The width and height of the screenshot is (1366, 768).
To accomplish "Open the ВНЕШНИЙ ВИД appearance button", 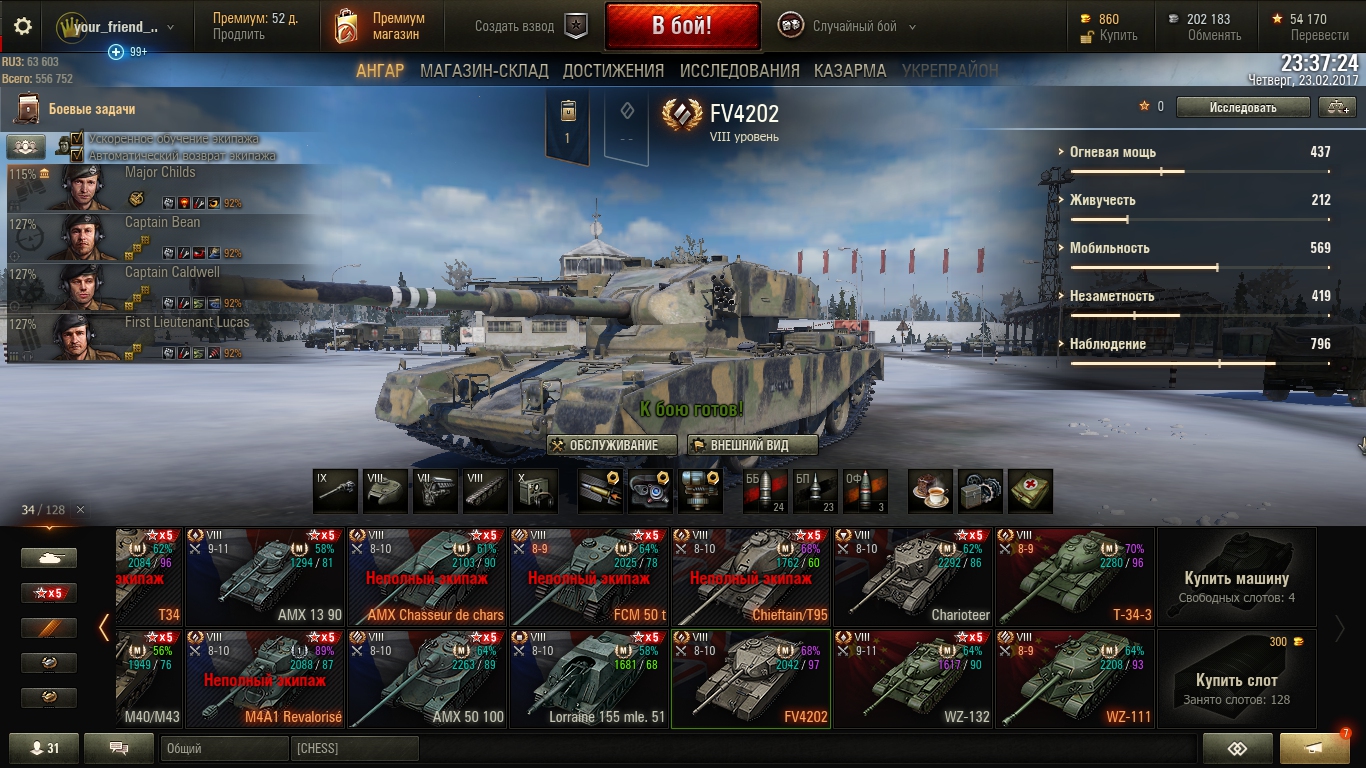I will [x=752, y=445].
